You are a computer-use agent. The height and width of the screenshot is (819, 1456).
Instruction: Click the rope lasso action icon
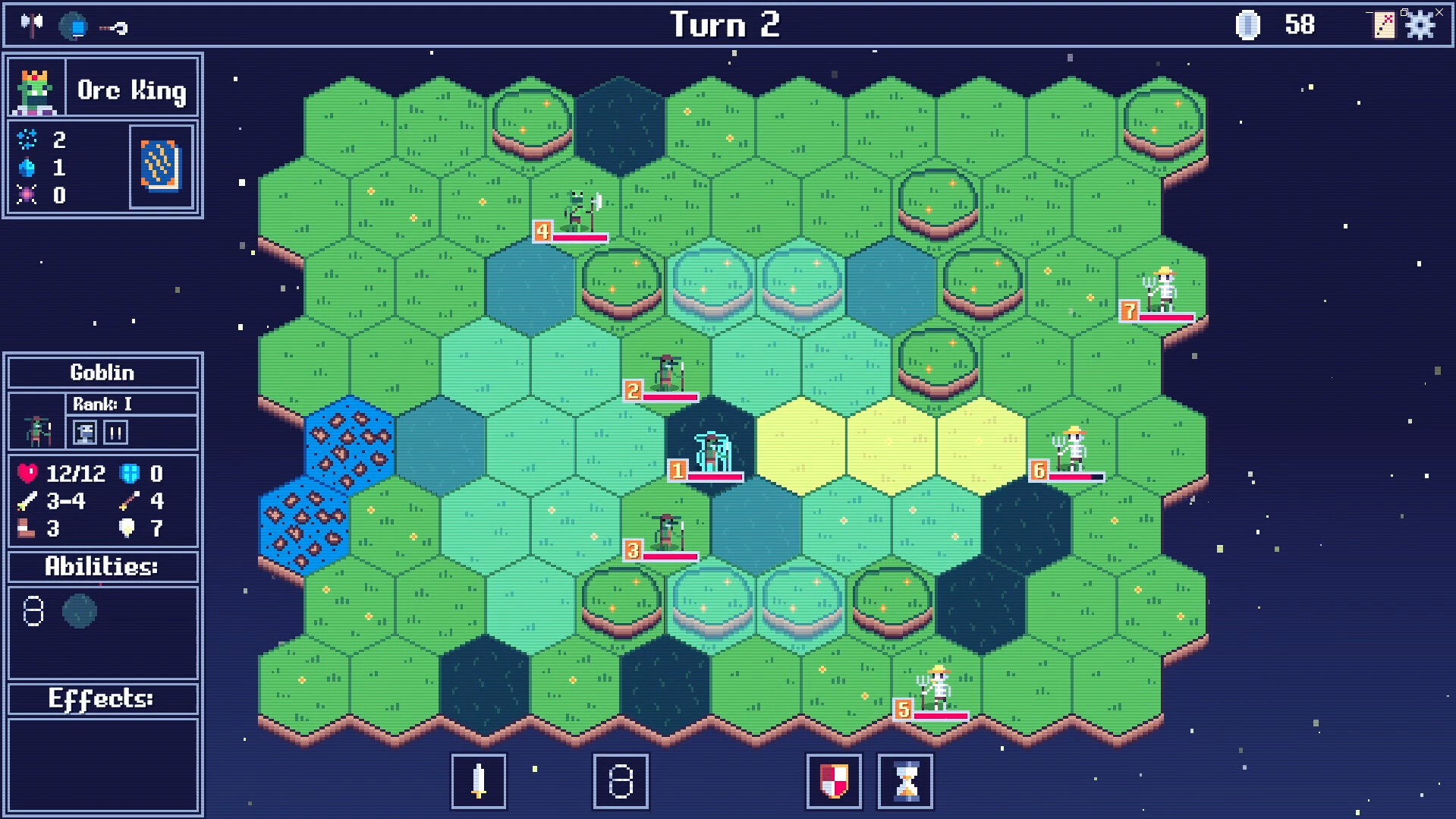[x=619, y=782]
